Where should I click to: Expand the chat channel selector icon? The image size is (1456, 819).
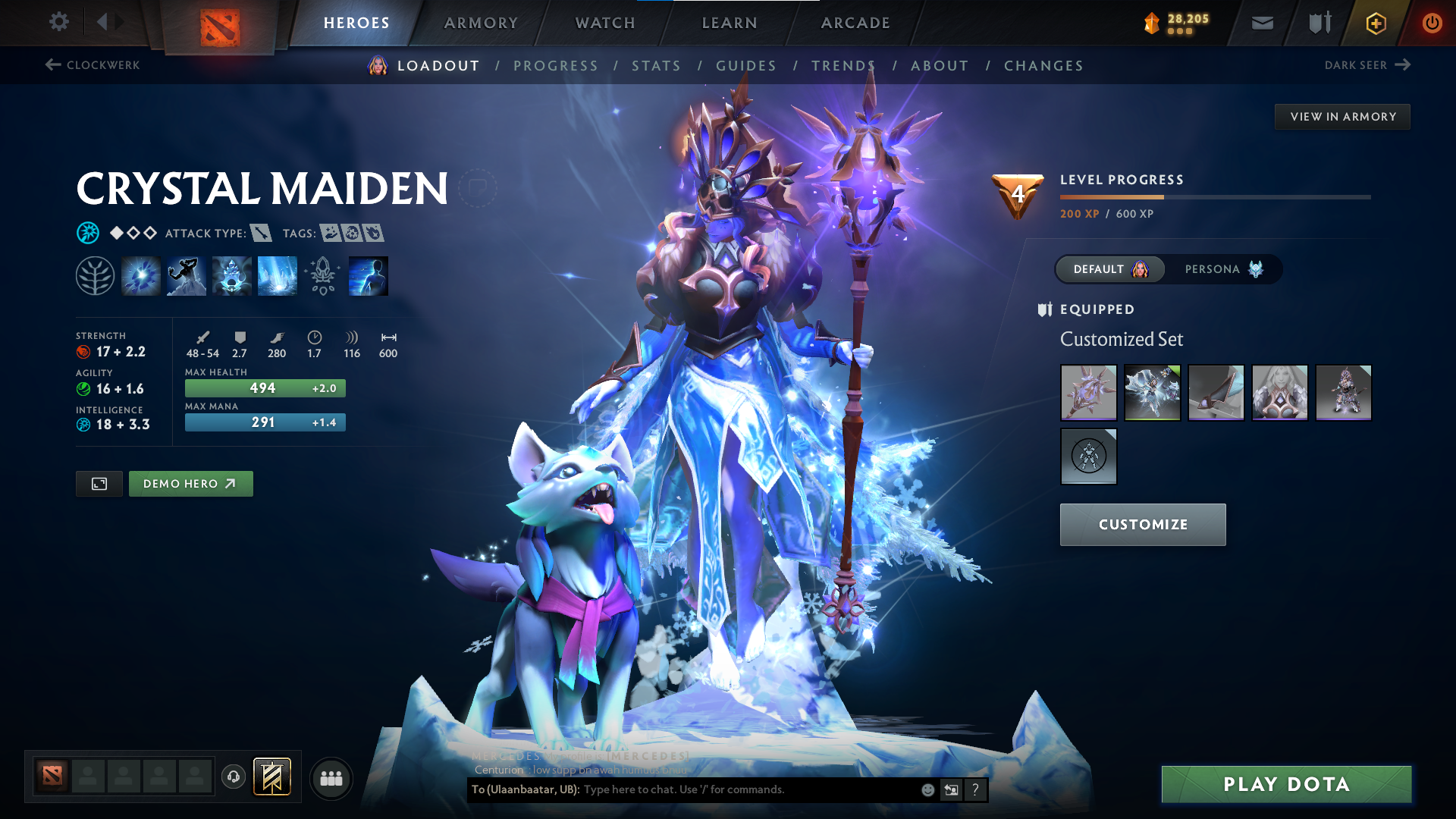pos(952,789)
